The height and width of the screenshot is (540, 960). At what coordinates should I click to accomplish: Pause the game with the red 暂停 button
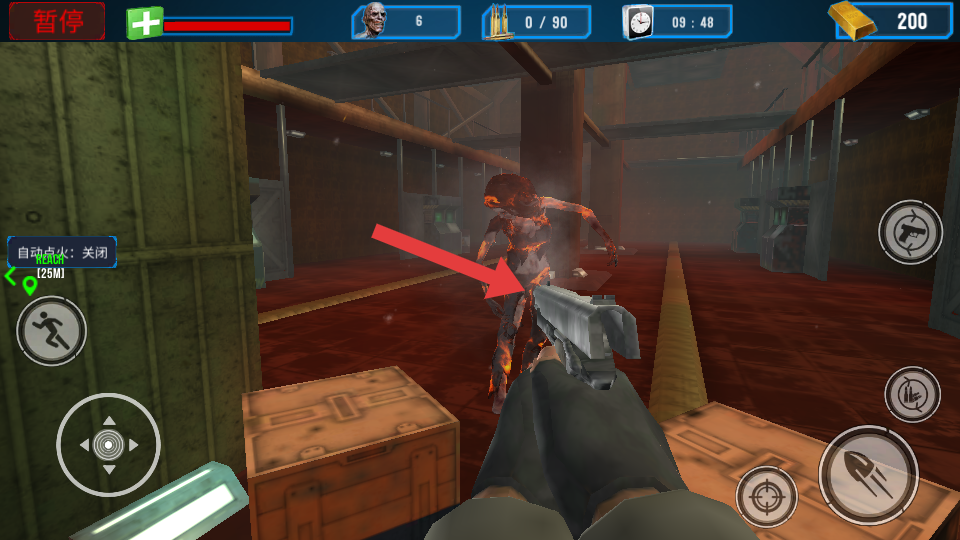tap(57, 21)
